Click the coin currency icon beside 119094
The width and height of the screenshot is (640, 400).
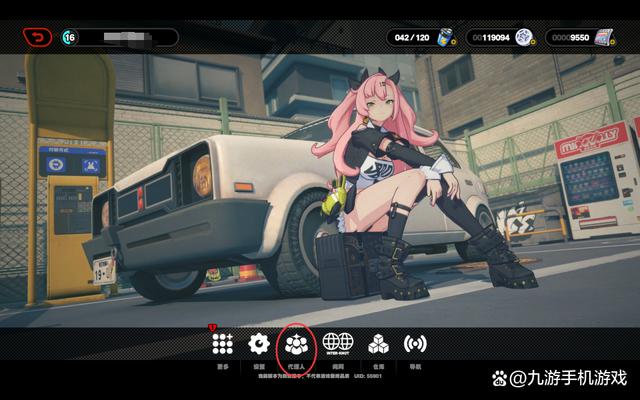click(523, 38)
